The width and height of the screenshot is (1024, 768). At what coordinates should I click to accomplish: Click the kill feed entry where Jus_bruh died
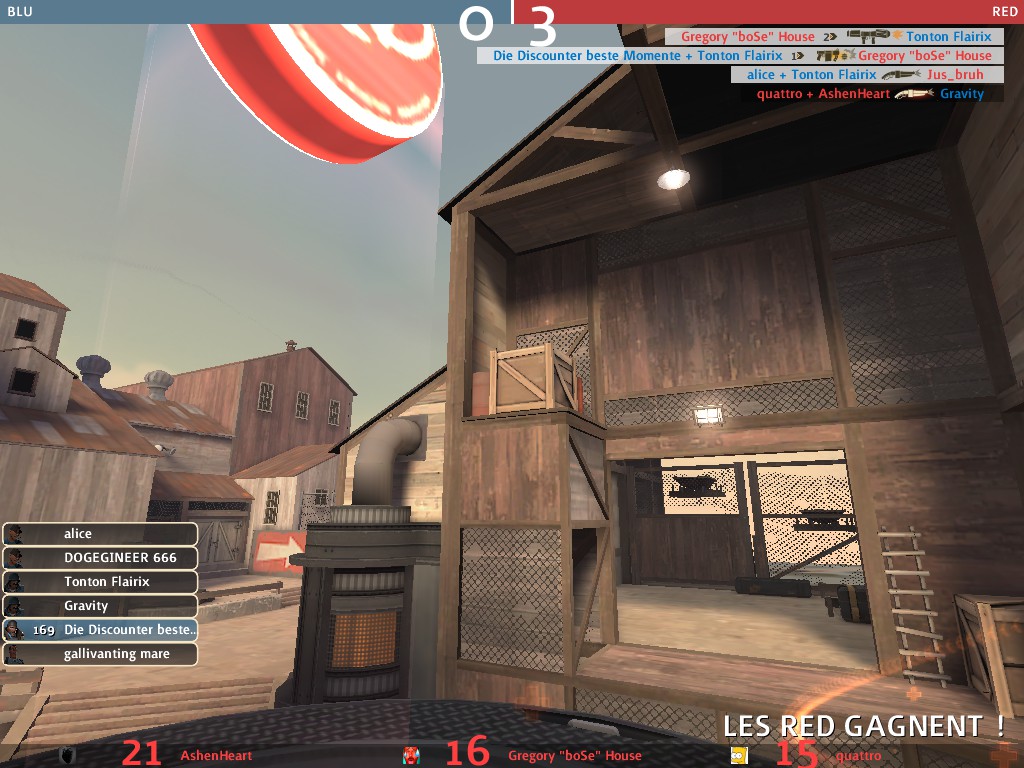coord(867,74)
